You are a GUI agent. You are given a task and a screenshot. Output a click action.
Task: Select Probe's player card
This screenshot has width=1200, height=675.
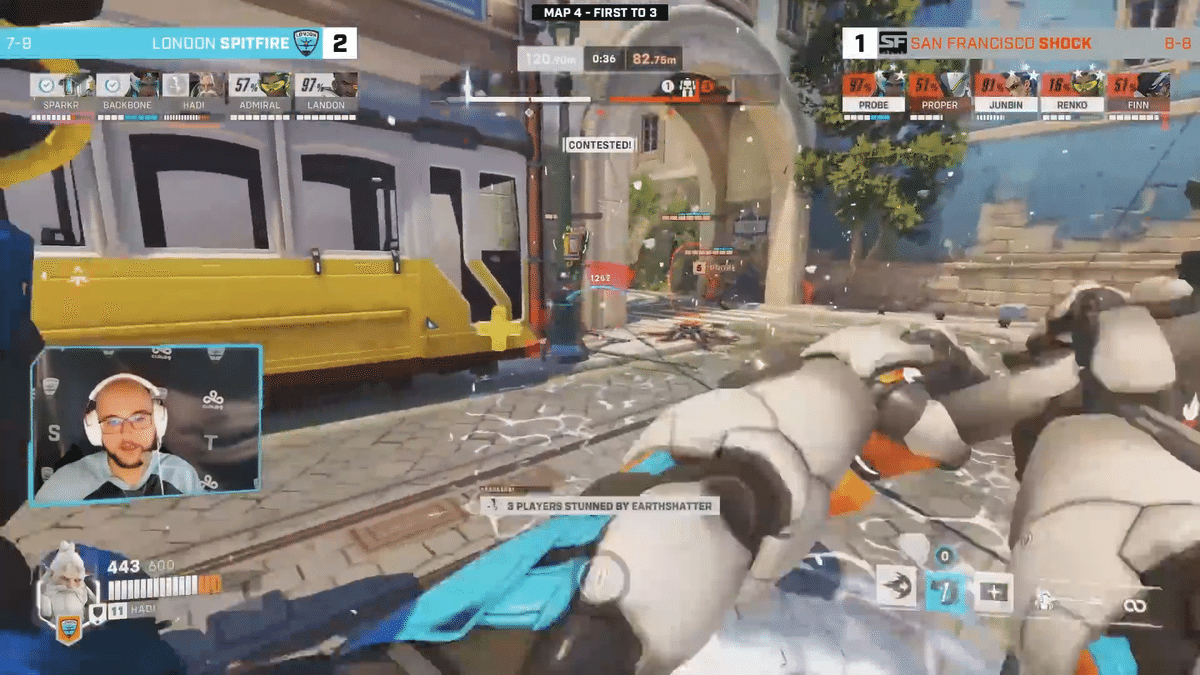tap(873, 92)
